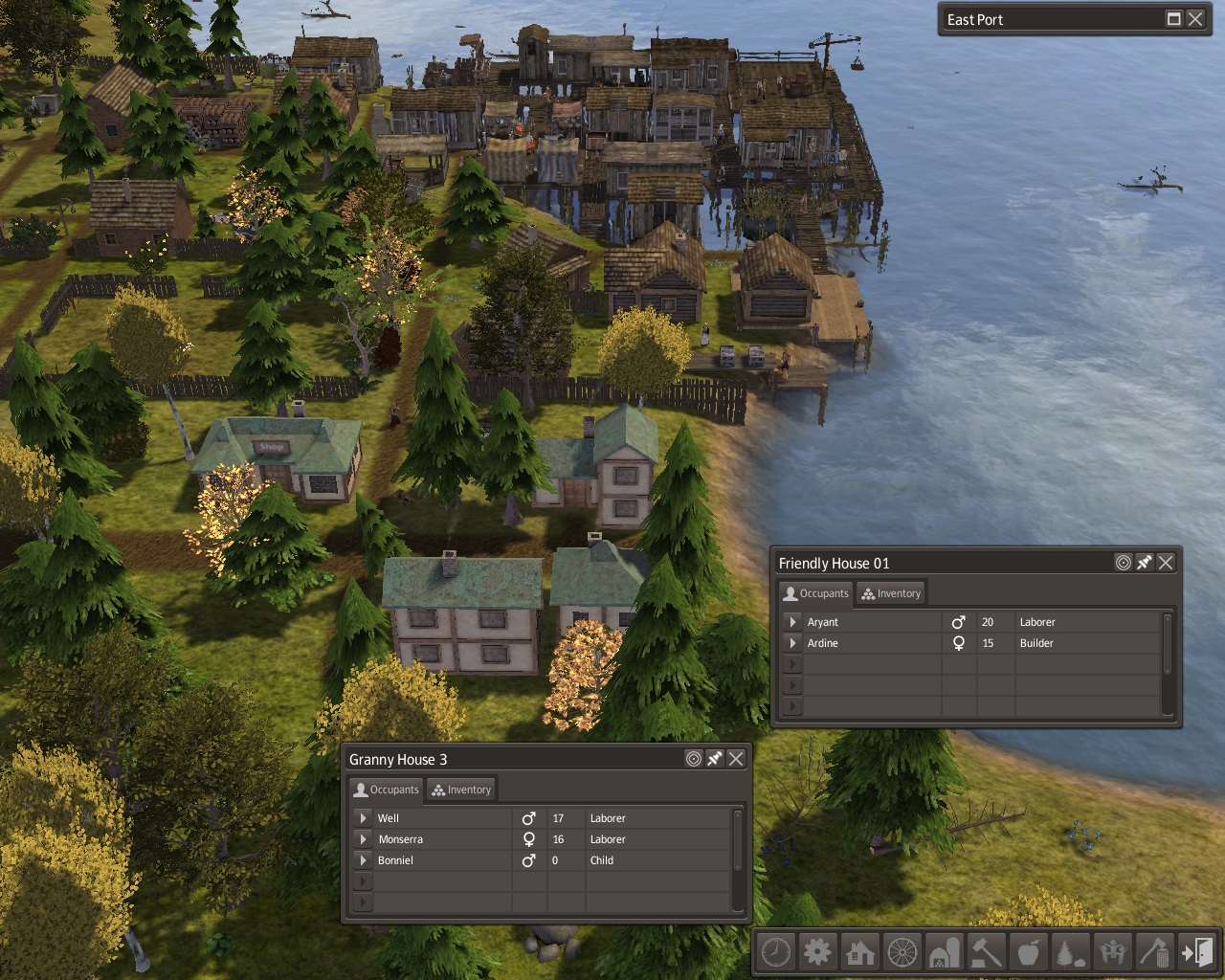
Task: Open Granny House 3 Inventory tab
Action: tap(461, 790)
